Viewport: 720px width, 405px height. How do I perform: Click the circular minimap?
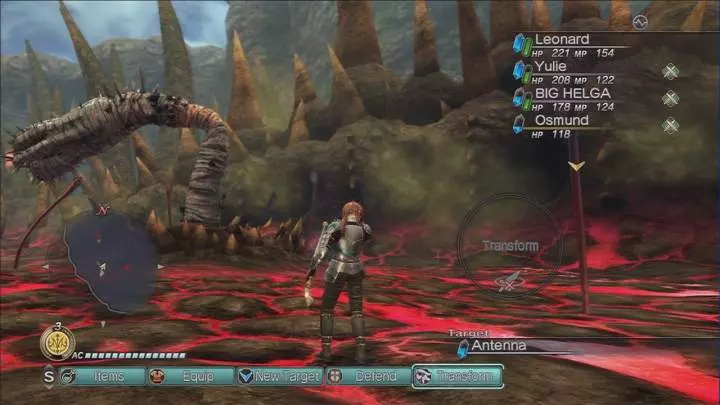[102, 263]
